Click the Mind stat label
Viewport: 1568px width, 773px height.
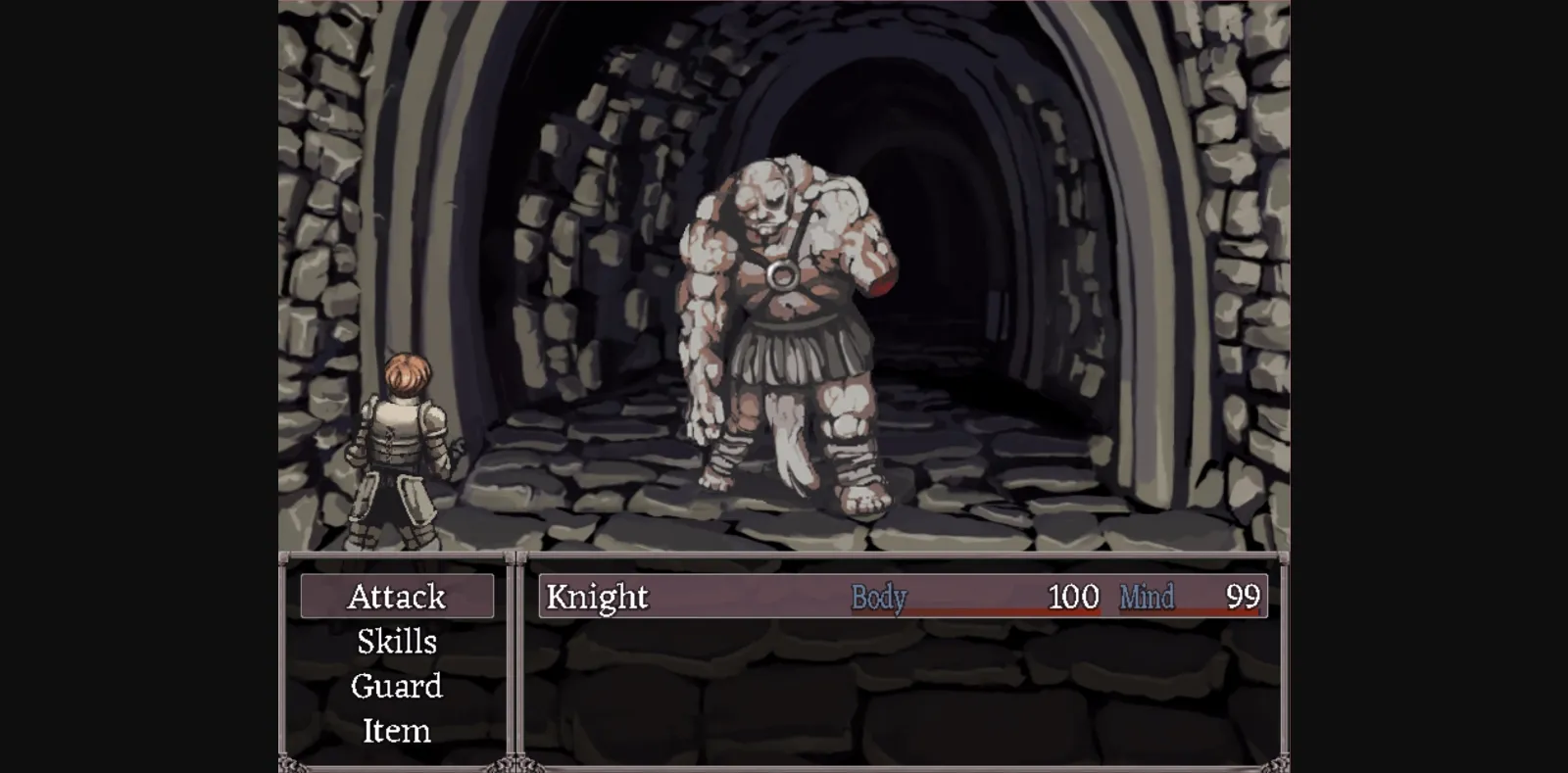coord(1145,597)
